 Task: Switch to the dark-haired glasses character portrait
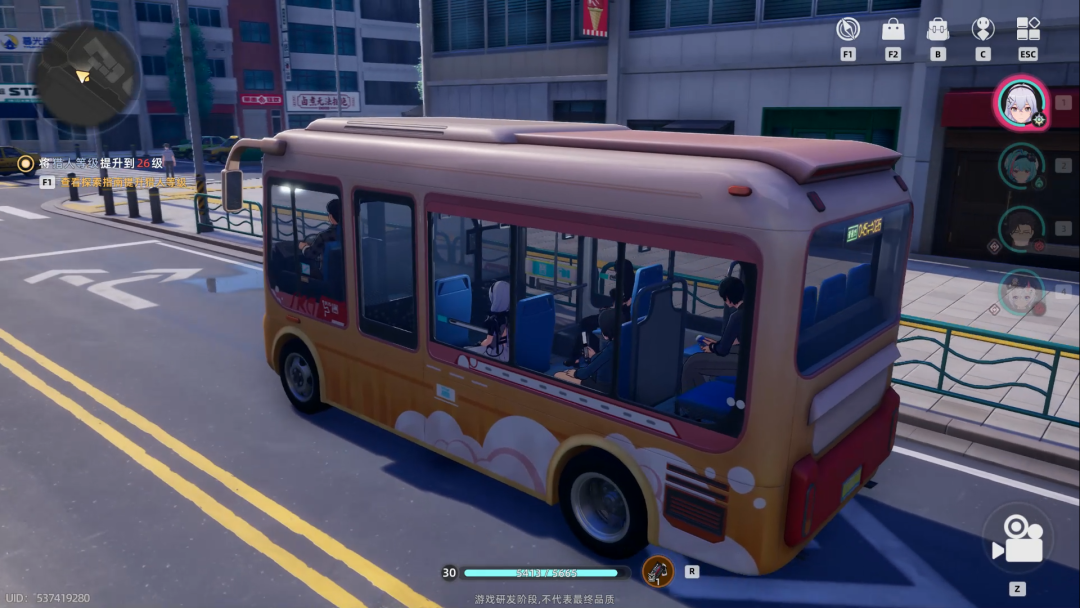tap(1021, 229)
